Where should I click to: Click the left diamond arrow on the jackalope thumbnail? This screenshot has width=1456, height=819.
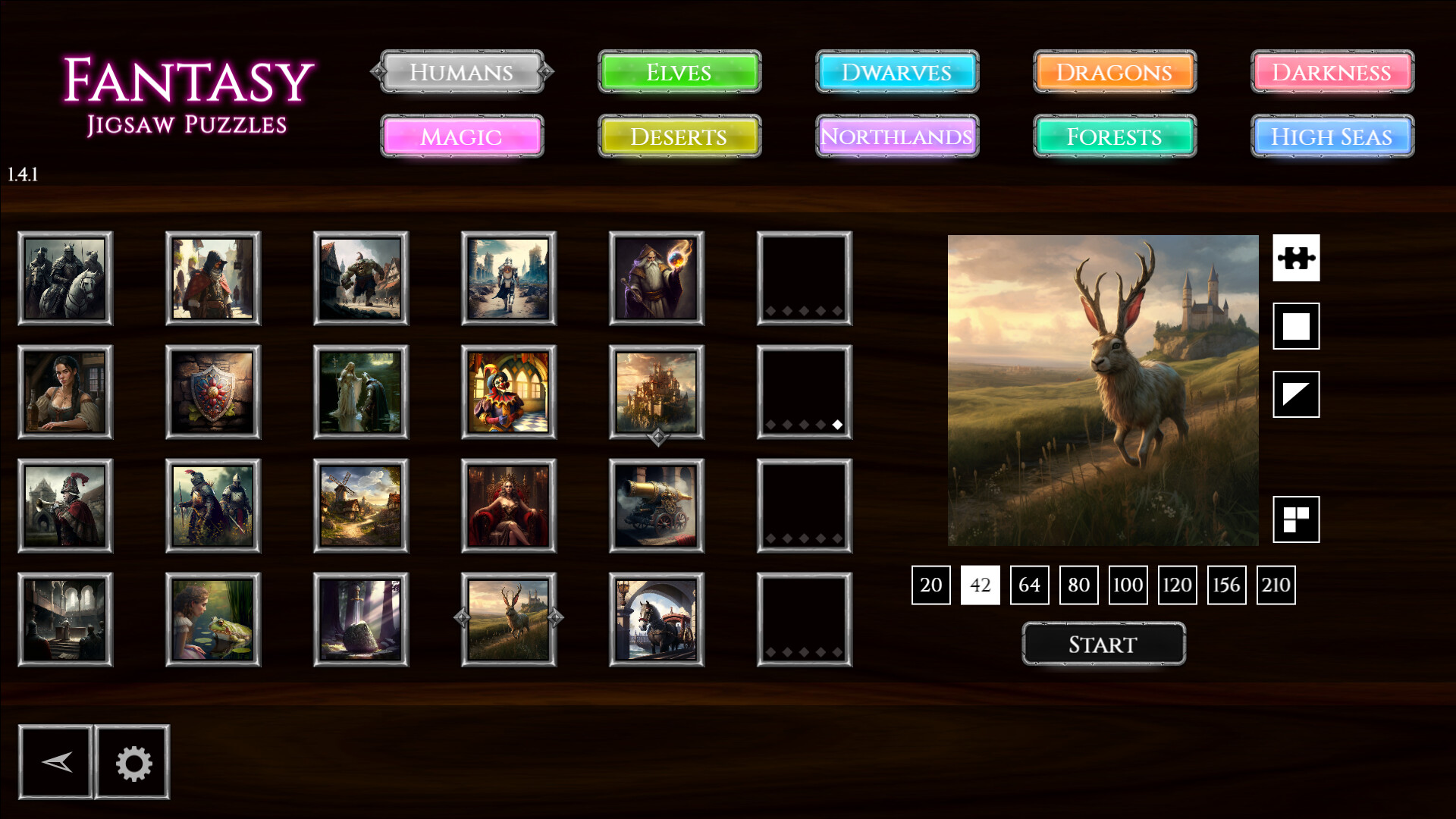point(462,619)
